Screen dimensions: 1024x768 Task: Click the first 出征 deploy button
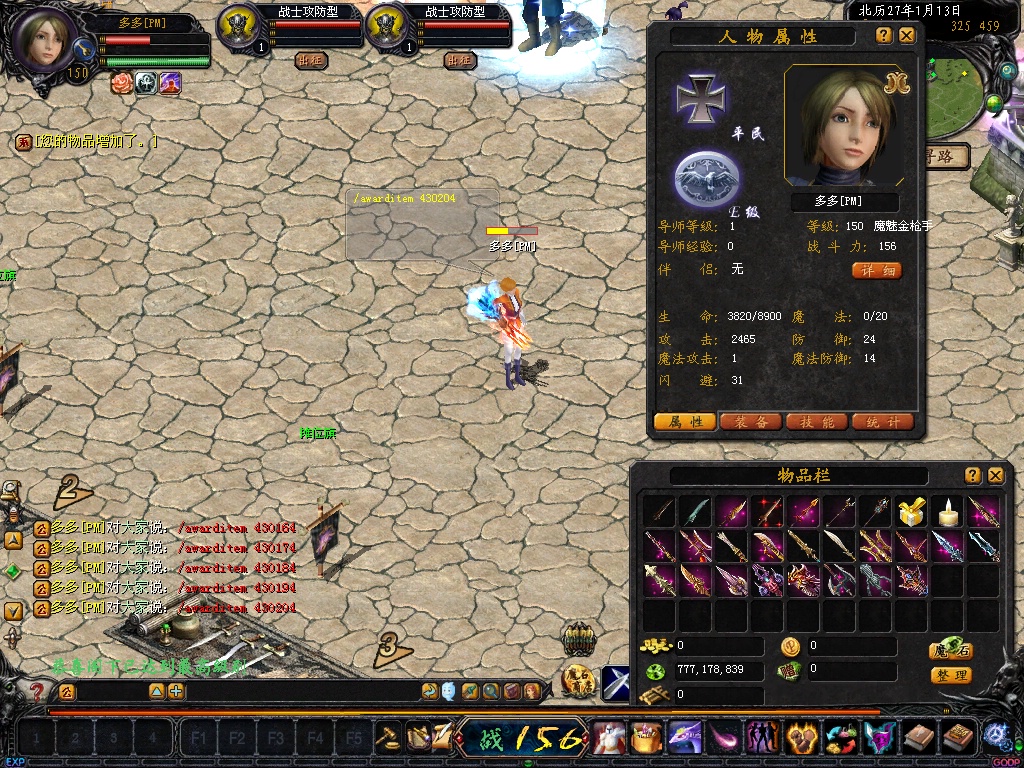[x=311, y=60]
